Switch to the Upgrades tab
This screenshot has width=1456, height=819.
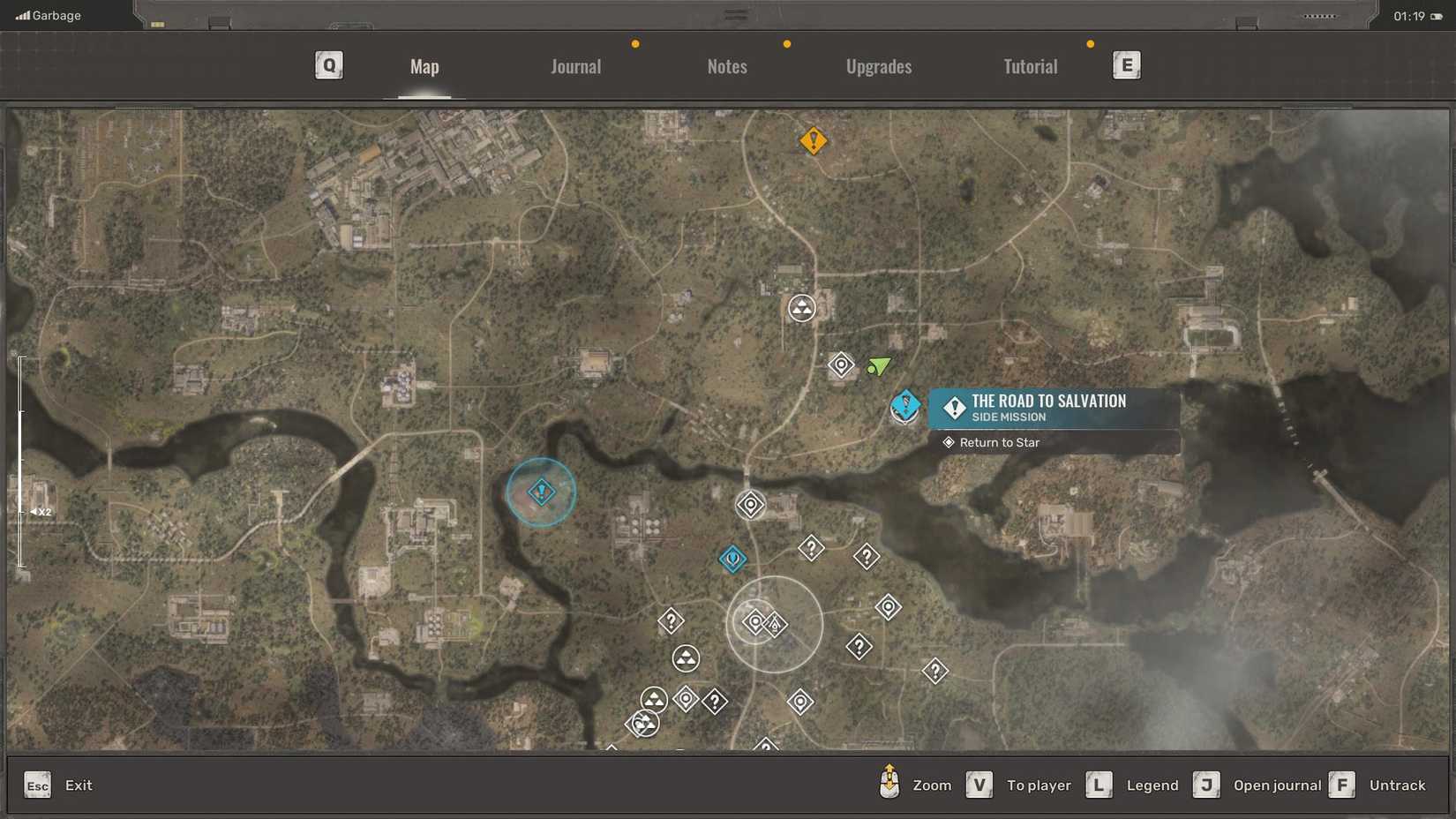(879, 65)
